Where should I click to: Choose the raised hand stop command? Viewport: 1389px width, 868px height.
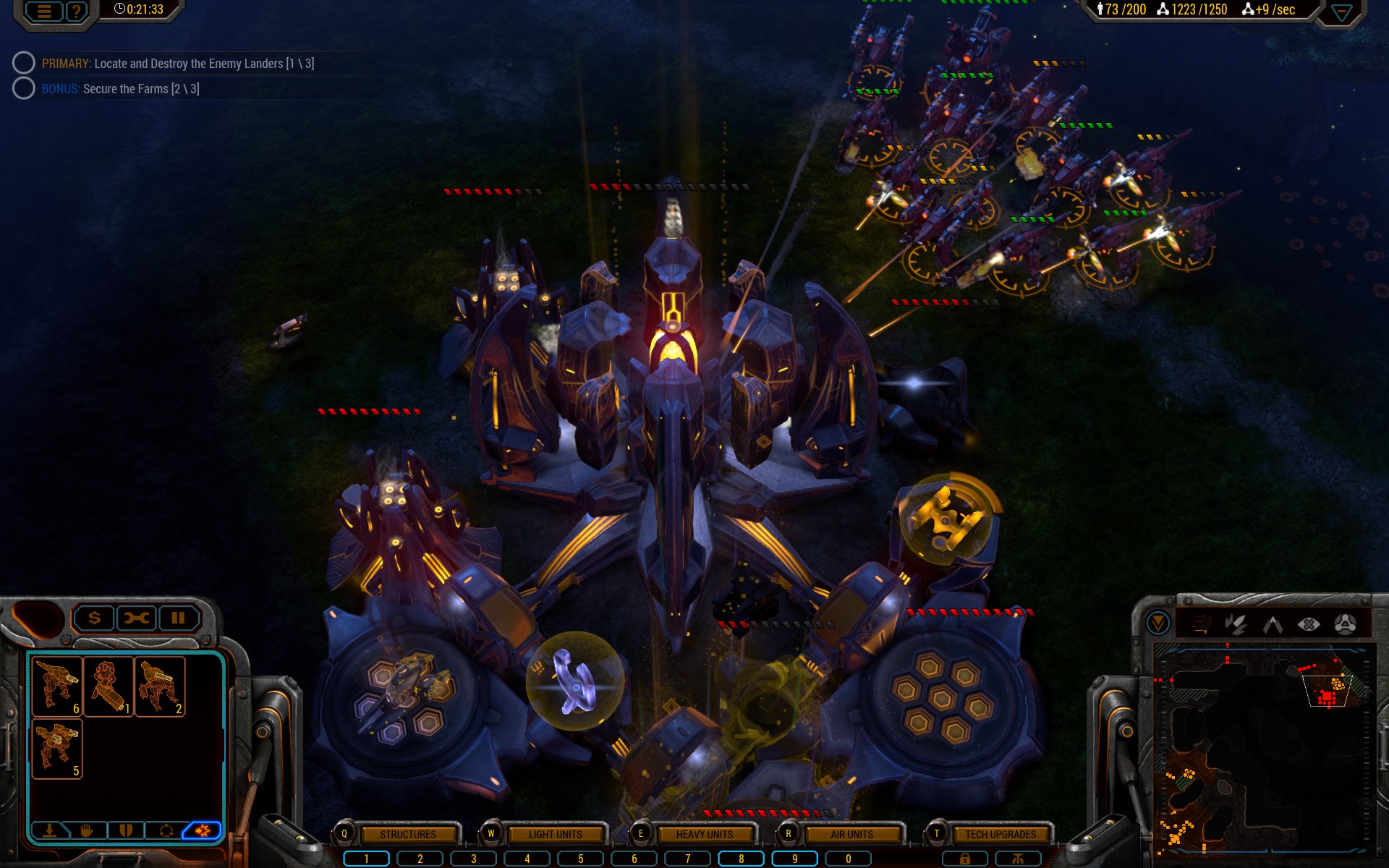point(88,830)
